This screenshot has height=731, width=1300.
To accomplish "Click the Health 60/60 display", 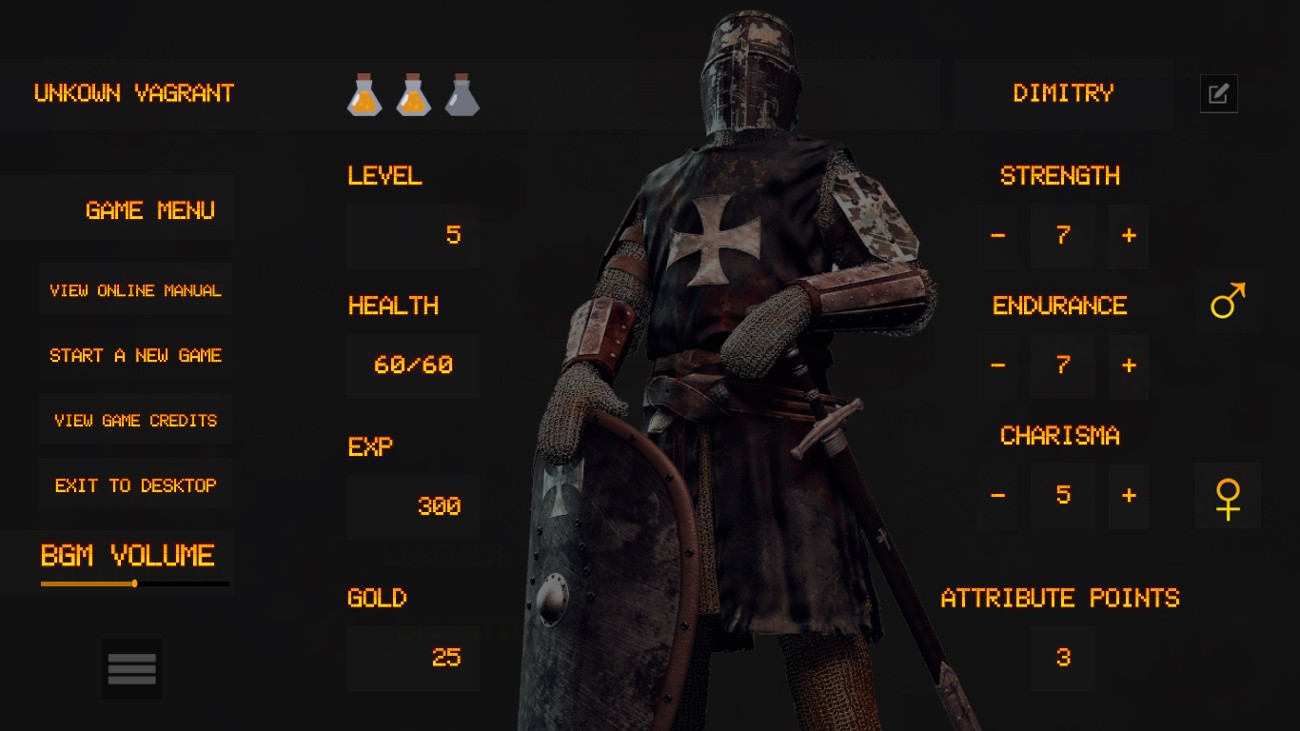I will 412,366.
